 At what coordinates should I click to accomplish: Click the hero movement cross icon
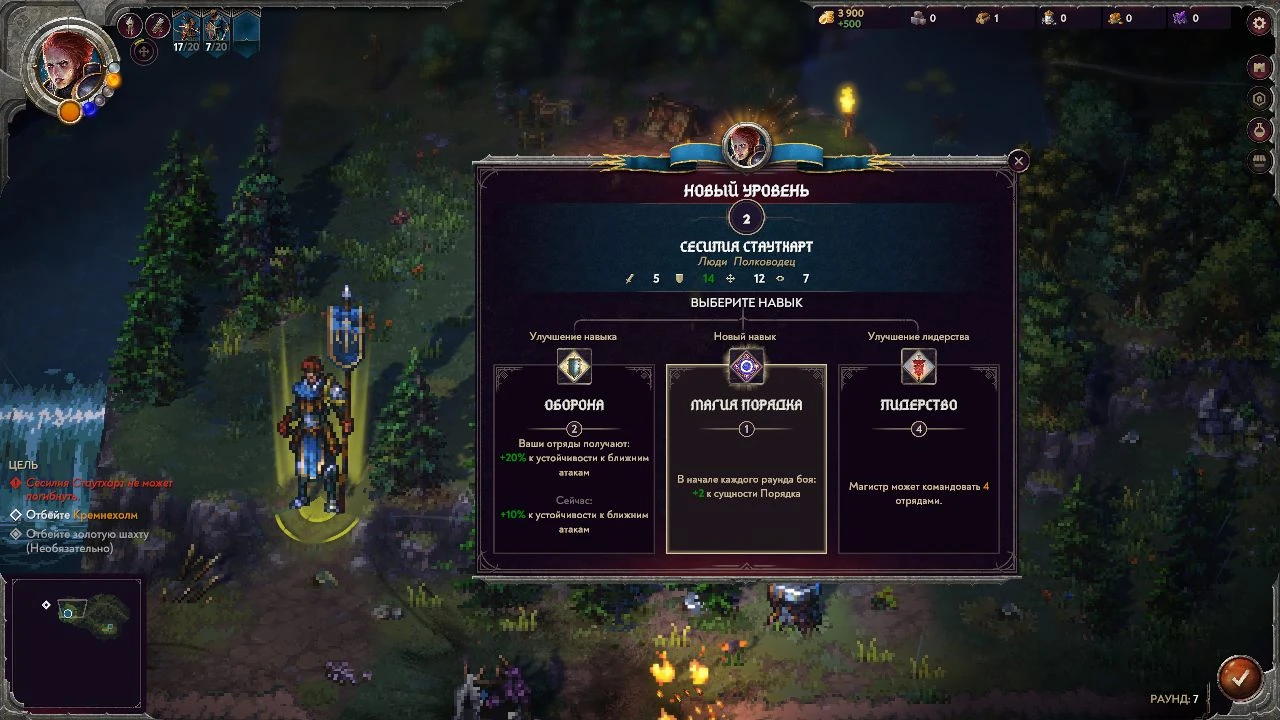click(144, 51)
